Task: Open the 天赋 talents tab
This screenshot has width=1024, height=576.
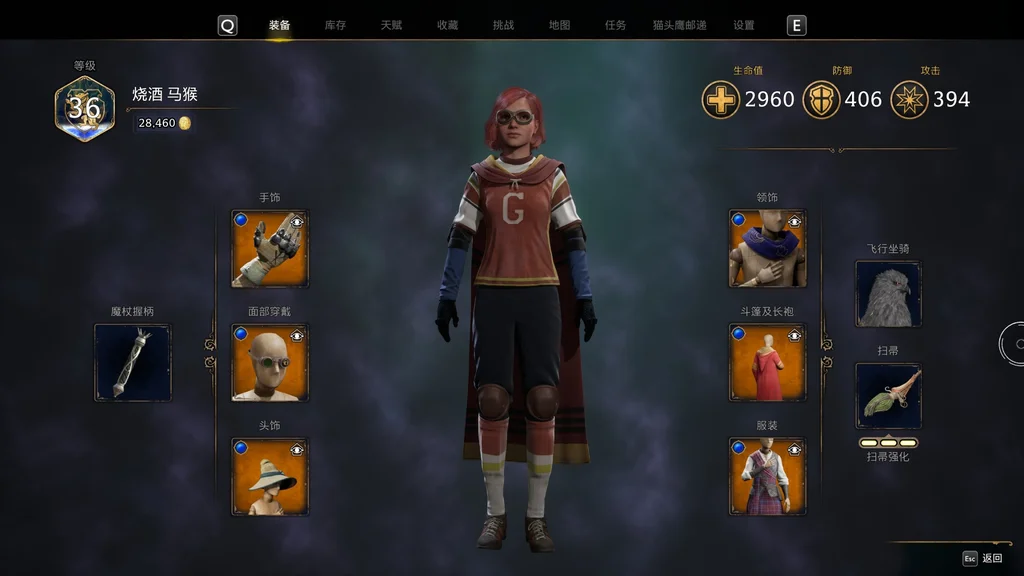Action: point(391,25)
